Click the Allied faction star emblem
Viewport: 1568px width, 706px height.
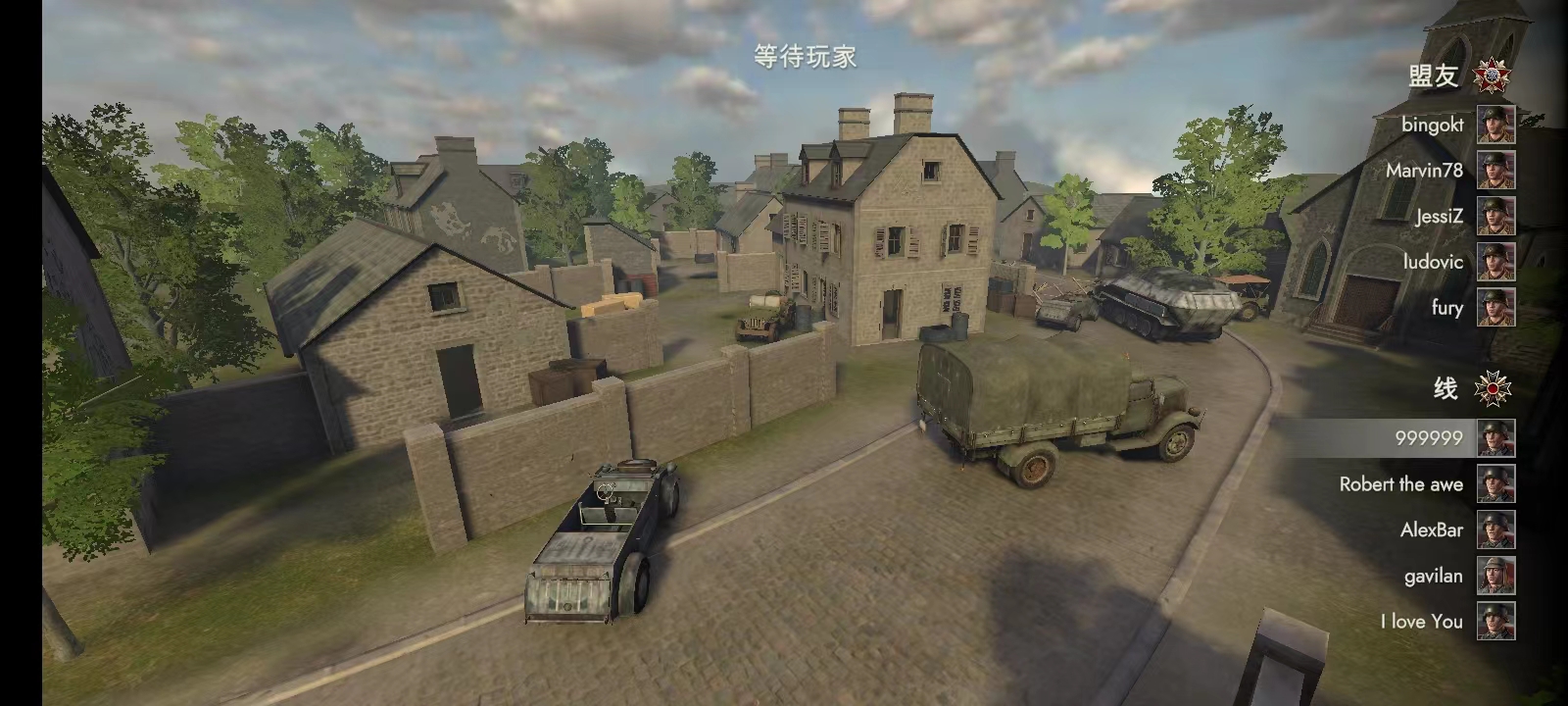click(1490, 74)
